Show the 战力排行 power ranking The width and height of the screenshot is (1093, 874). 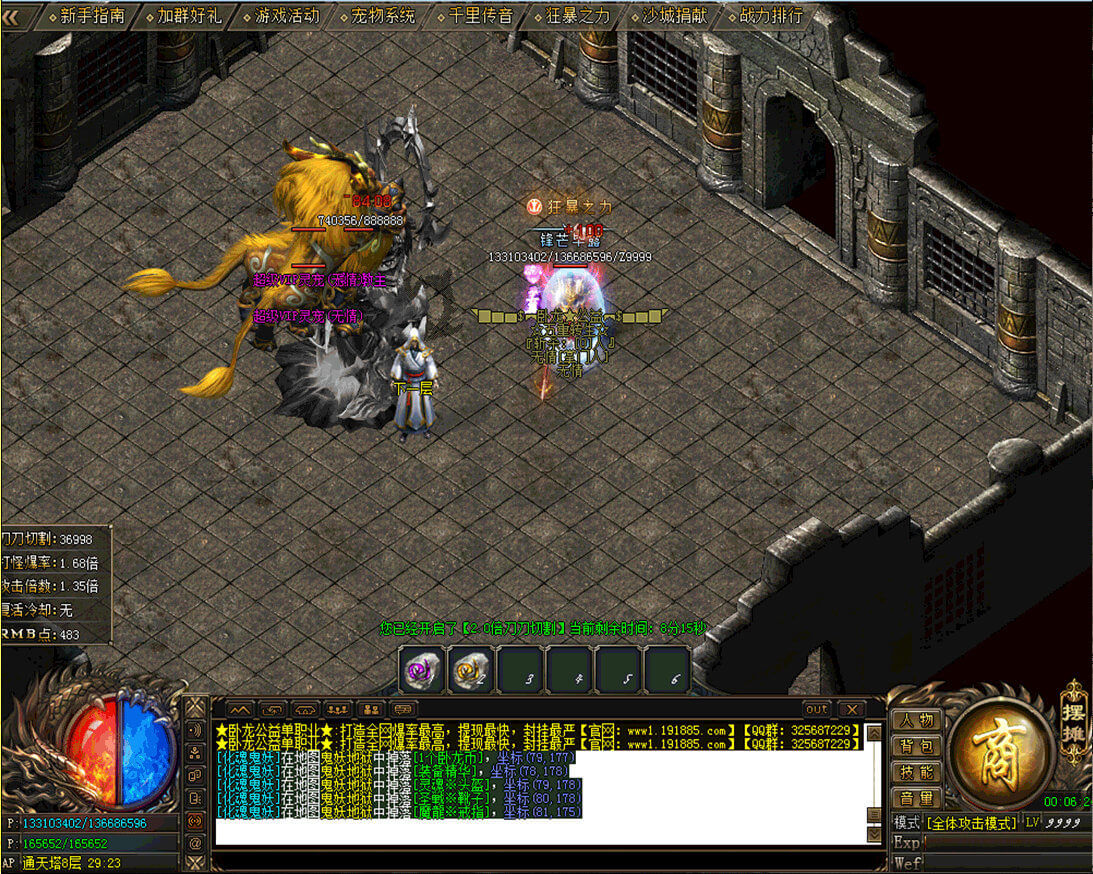pyautogui.click(x=771, y=15)
